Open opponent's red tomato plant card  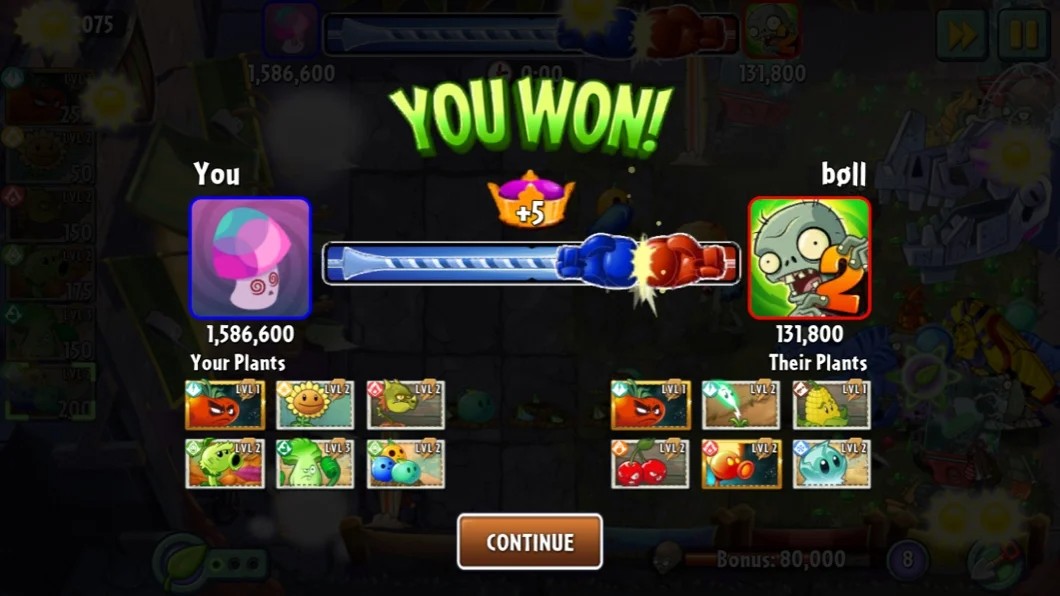click(x=650, y=404)
